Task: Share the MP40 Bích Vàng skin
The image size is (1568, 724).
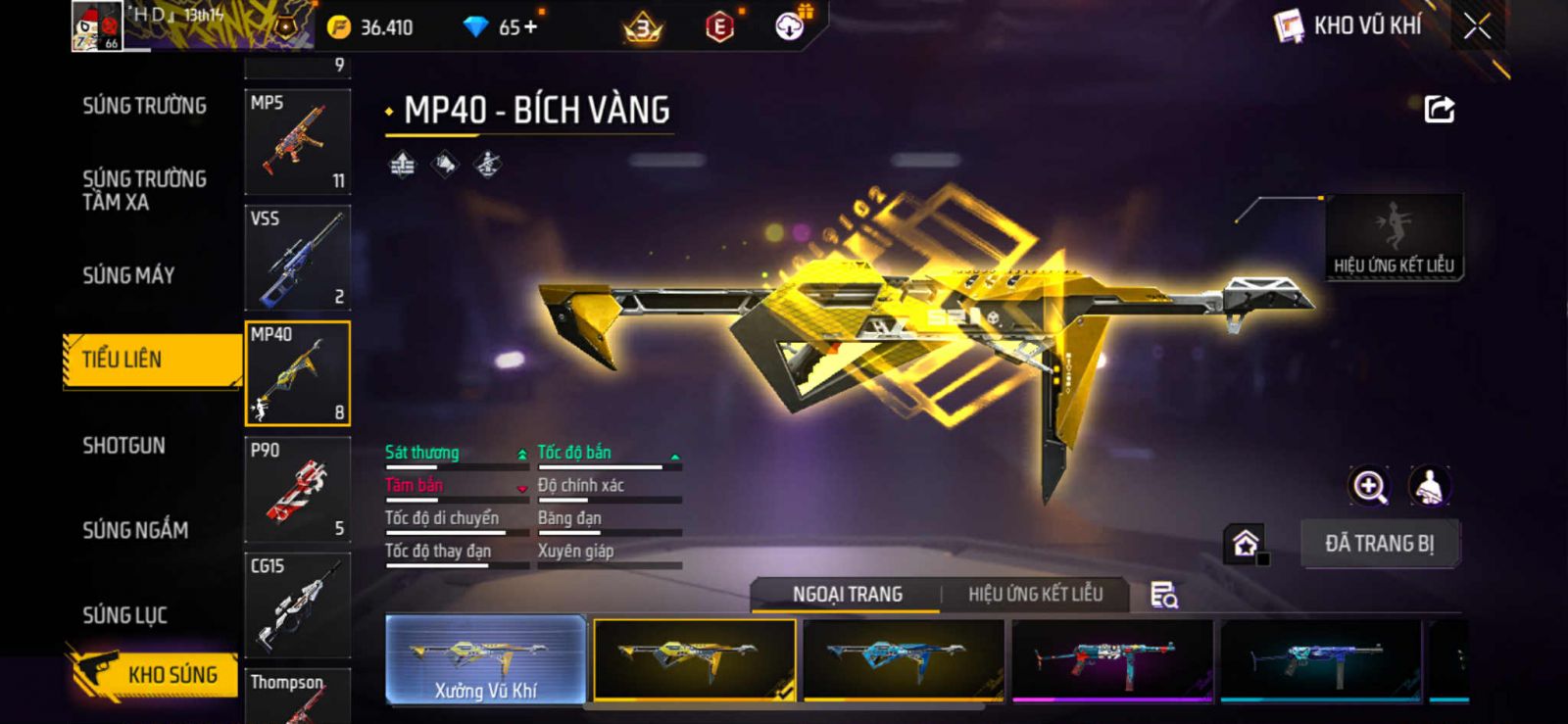Action: (1439, 109)
